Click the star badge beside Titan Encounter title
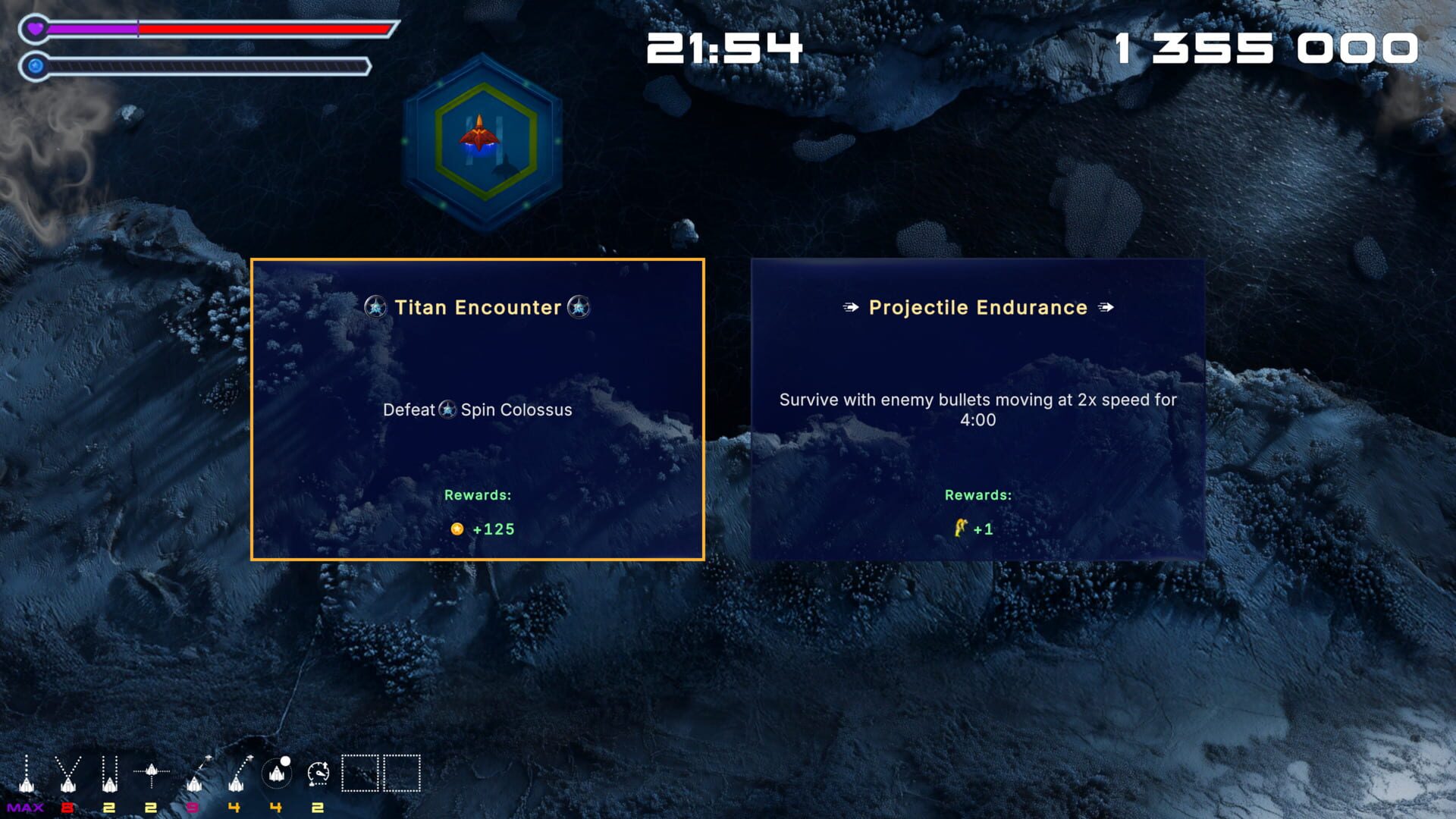The height and width of the screenshot is (819, 1456). (377, 308)
